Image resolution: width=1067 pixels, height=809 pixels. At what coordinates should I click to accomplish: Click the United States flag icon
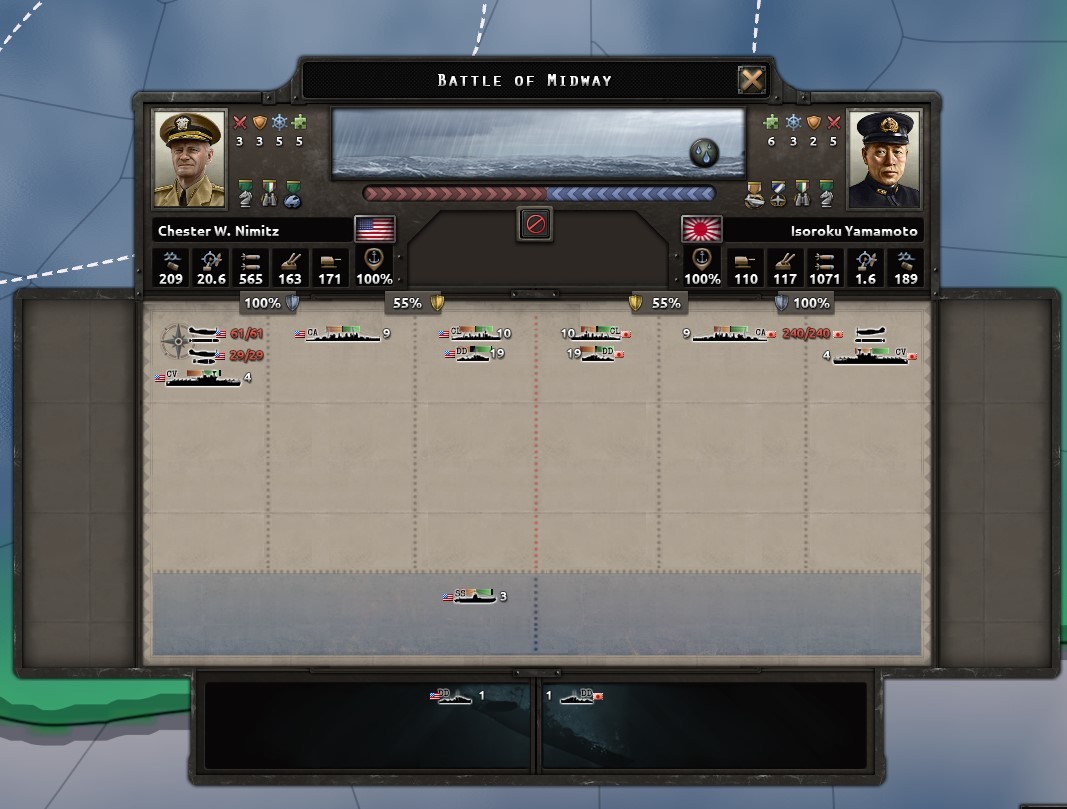(375, 229)
